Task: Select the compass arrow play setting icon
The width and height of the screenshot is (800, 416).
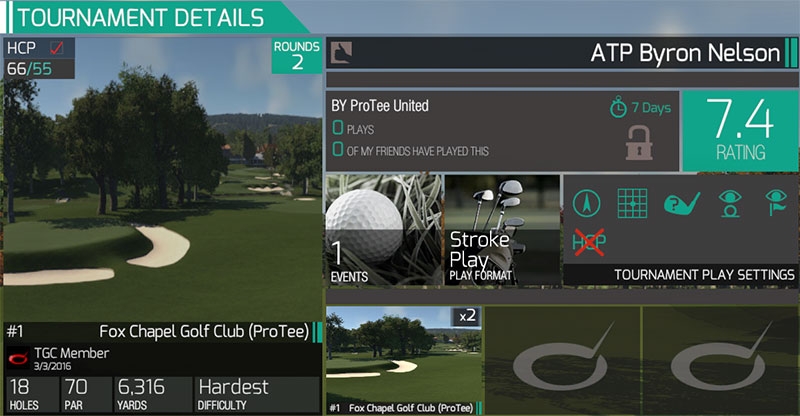Action: coord(585,203)
